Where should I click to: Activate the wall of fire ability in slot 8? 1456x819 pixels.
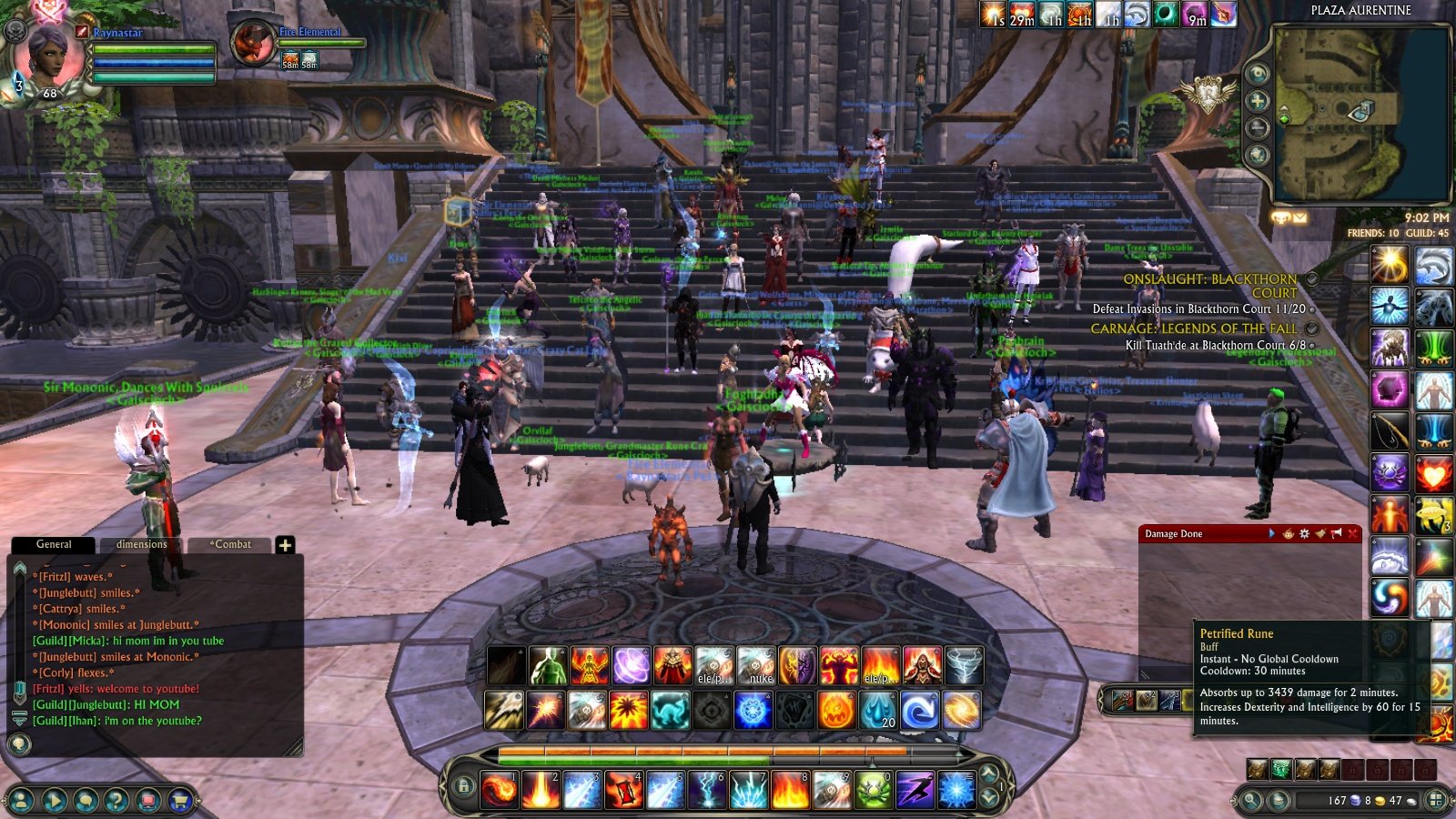(789, 789)
